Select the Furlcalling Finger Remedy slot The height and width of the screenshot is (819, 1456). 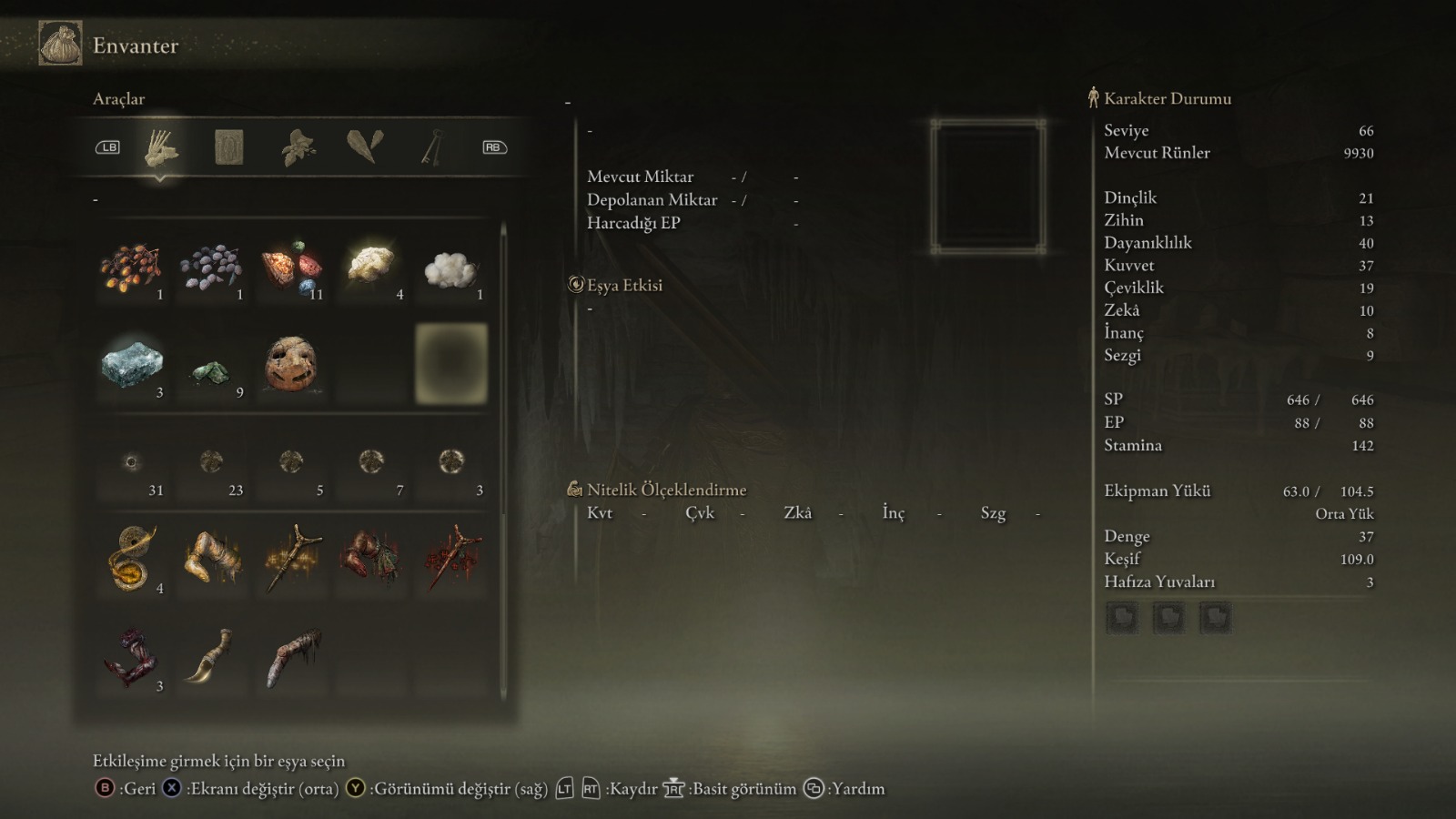[x=132, y=560]
